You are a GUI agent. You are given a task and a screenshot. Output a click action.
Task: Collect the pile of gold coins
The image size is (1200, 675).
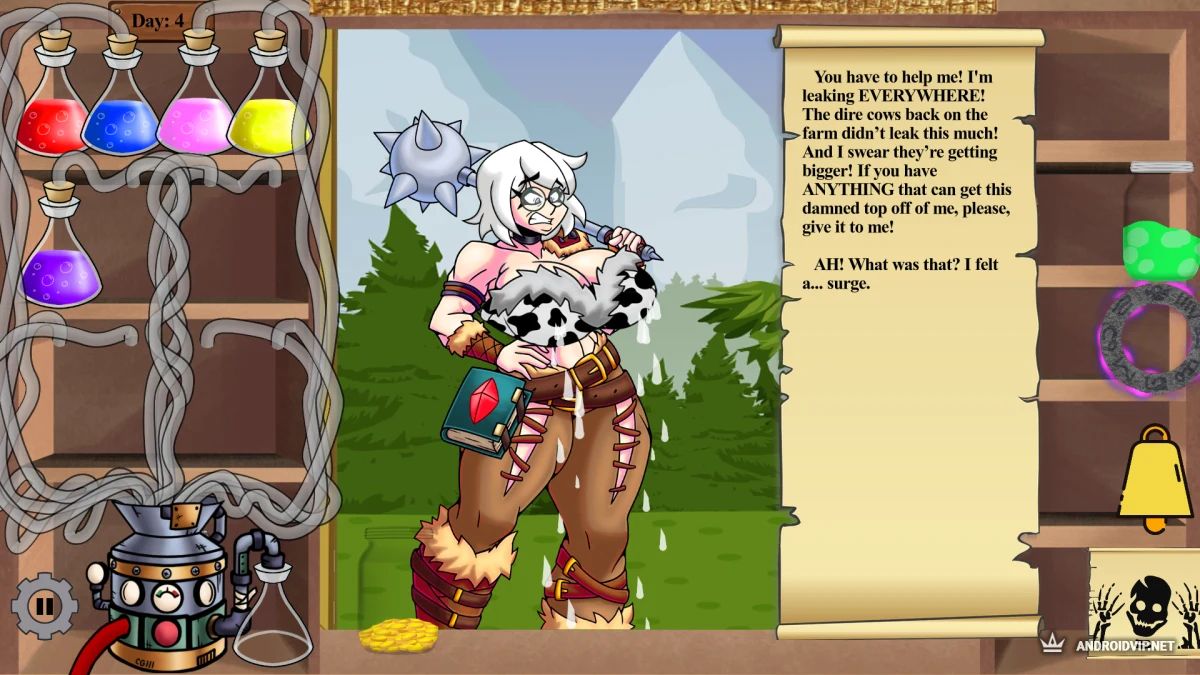point(397,636)
